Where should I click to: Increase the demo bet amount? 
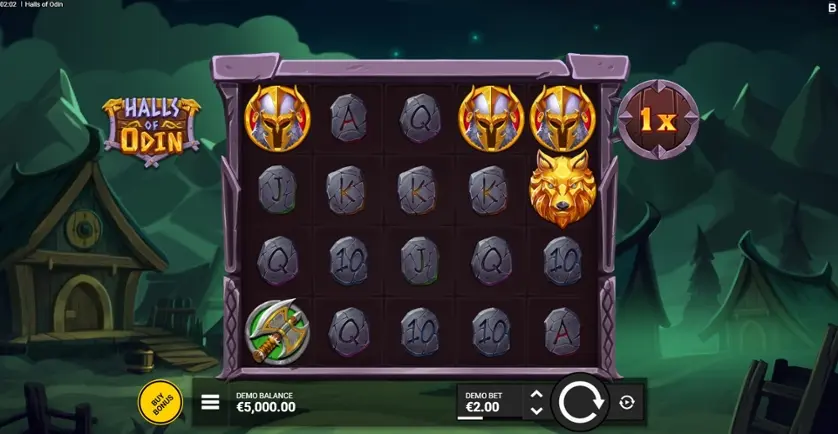(x=537, y=394)
